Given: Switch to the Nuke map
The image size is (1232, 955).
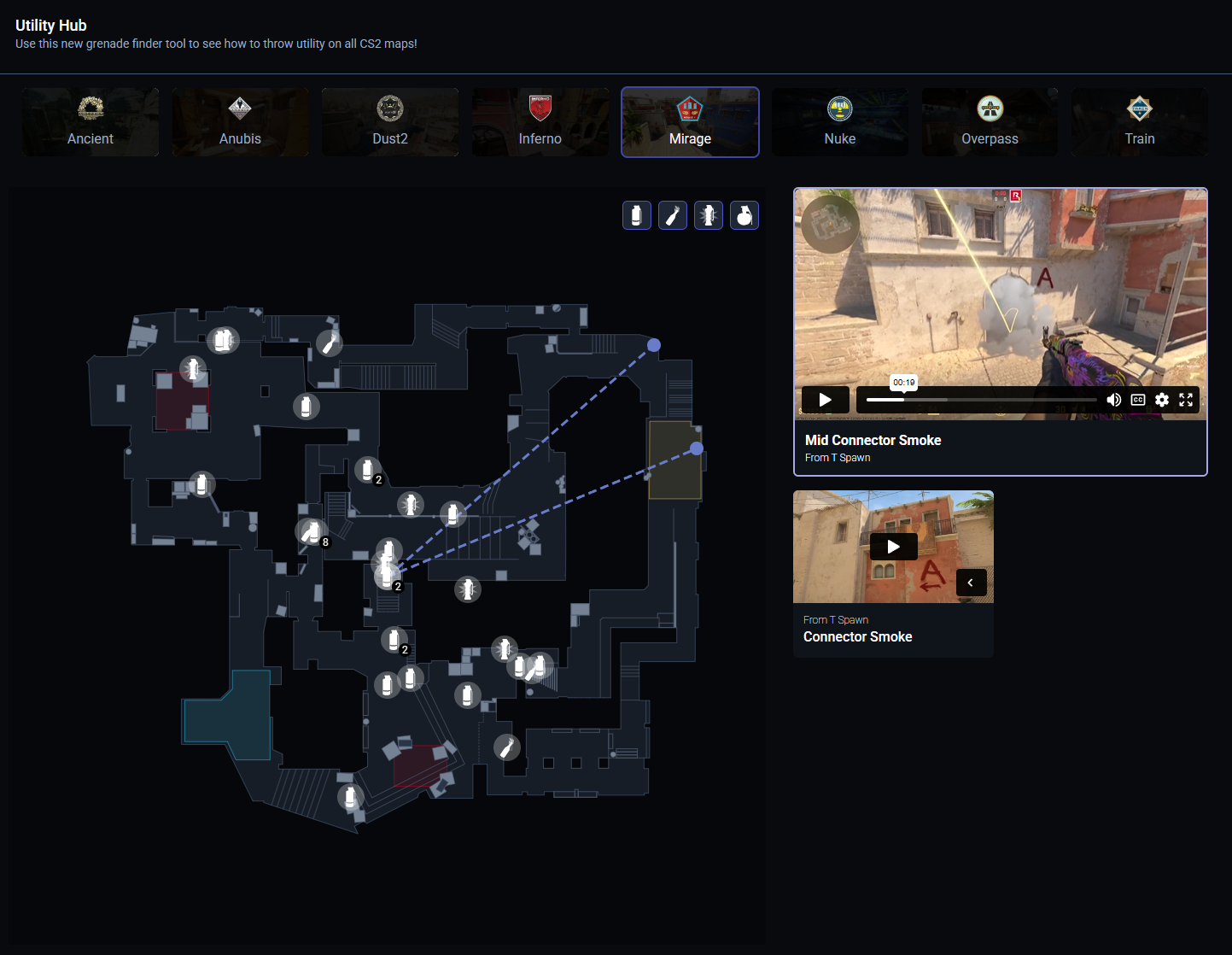Looking at the screenshot, I should [840, 122].
